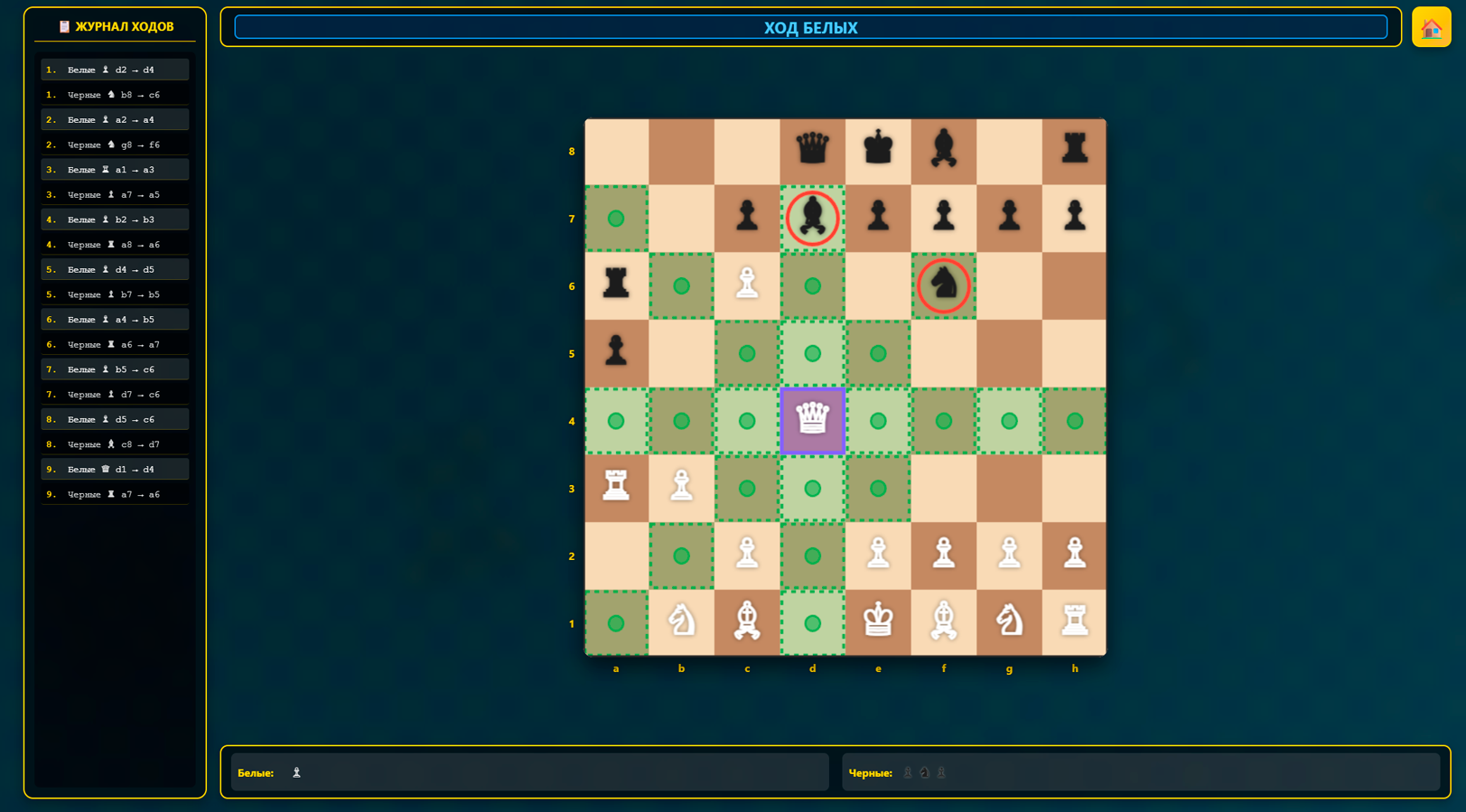Select the white knight on b1
1466x812 pixels.
click(x=682, y=623)
